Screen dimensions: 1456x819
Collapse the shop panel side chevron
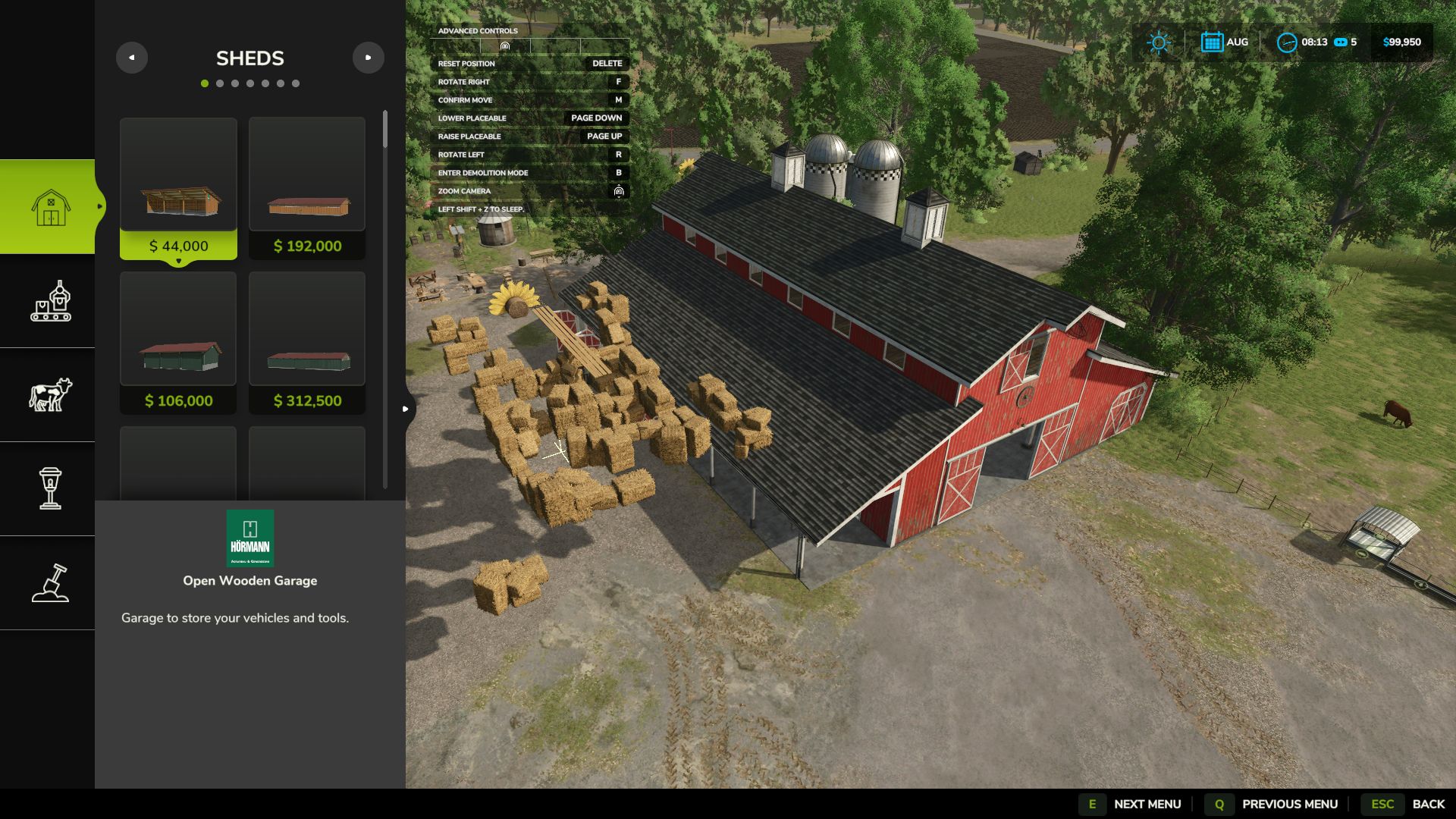(x=405, y=408)
